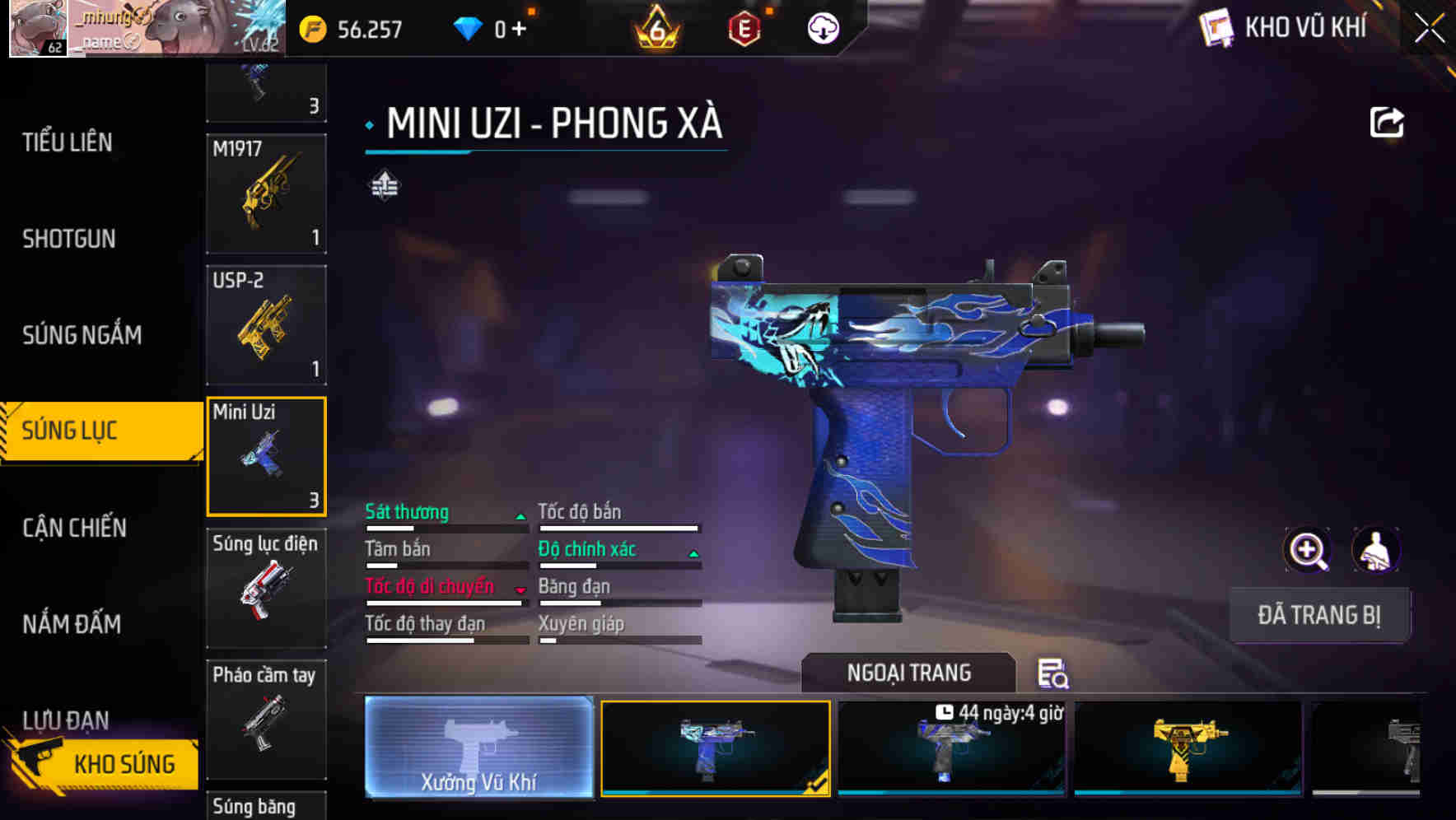Screen dimensions: 1456x820
Task: Open the Ngoại Trang tab
Action: (x=910, y=672)
